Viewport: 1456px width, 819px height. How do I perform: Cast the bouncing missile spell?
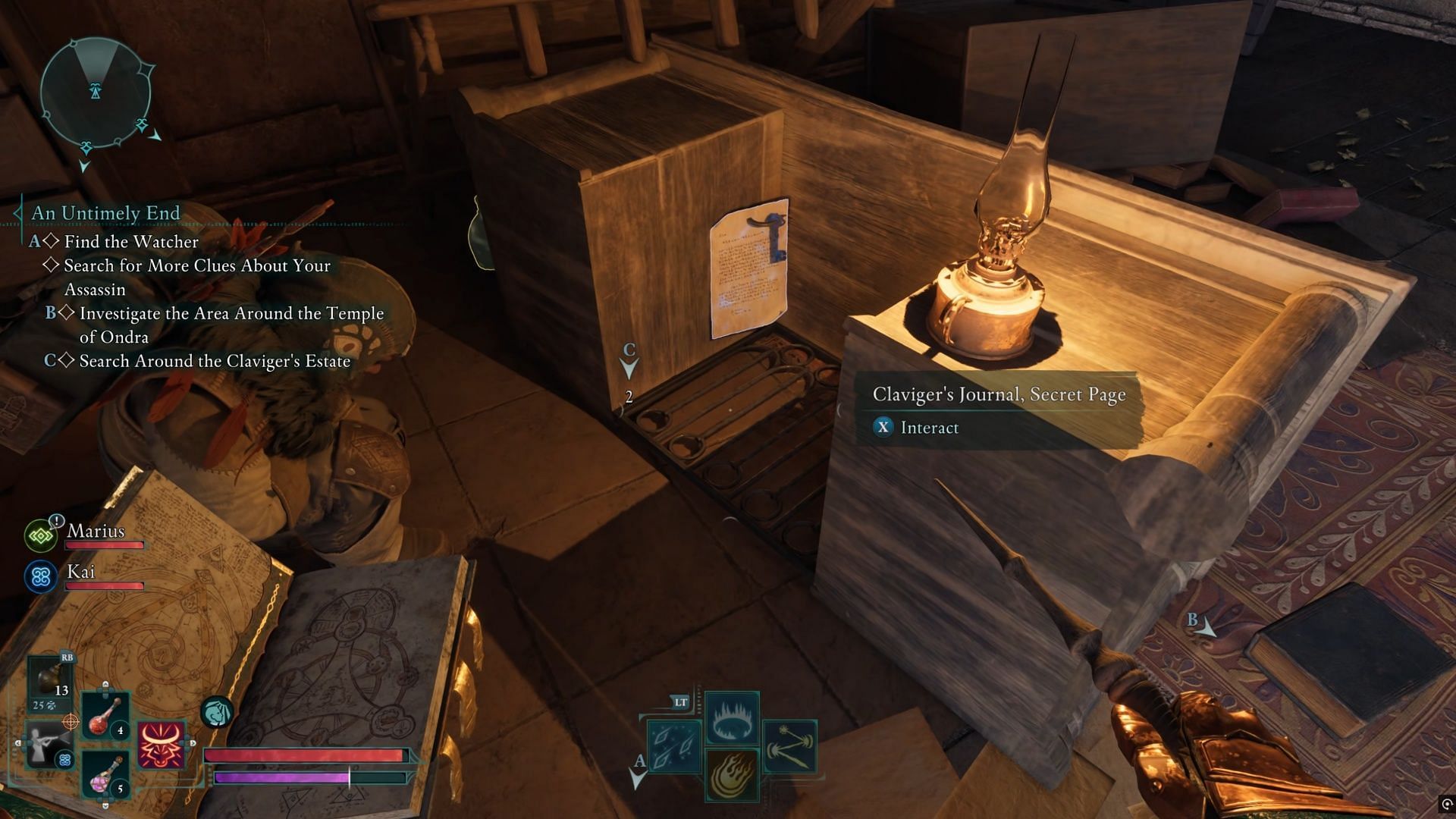click(x=790, y=746)
